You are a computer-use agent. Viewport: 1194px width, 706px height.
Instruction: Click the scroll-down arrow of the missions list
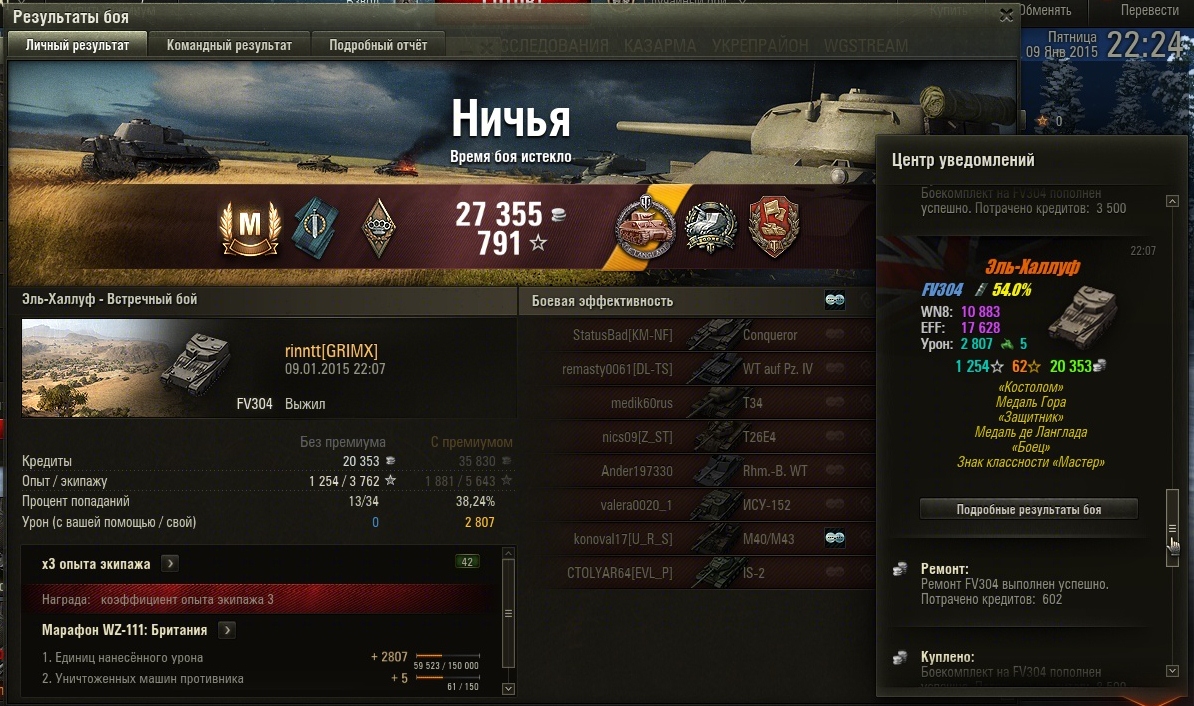point(508,688)
